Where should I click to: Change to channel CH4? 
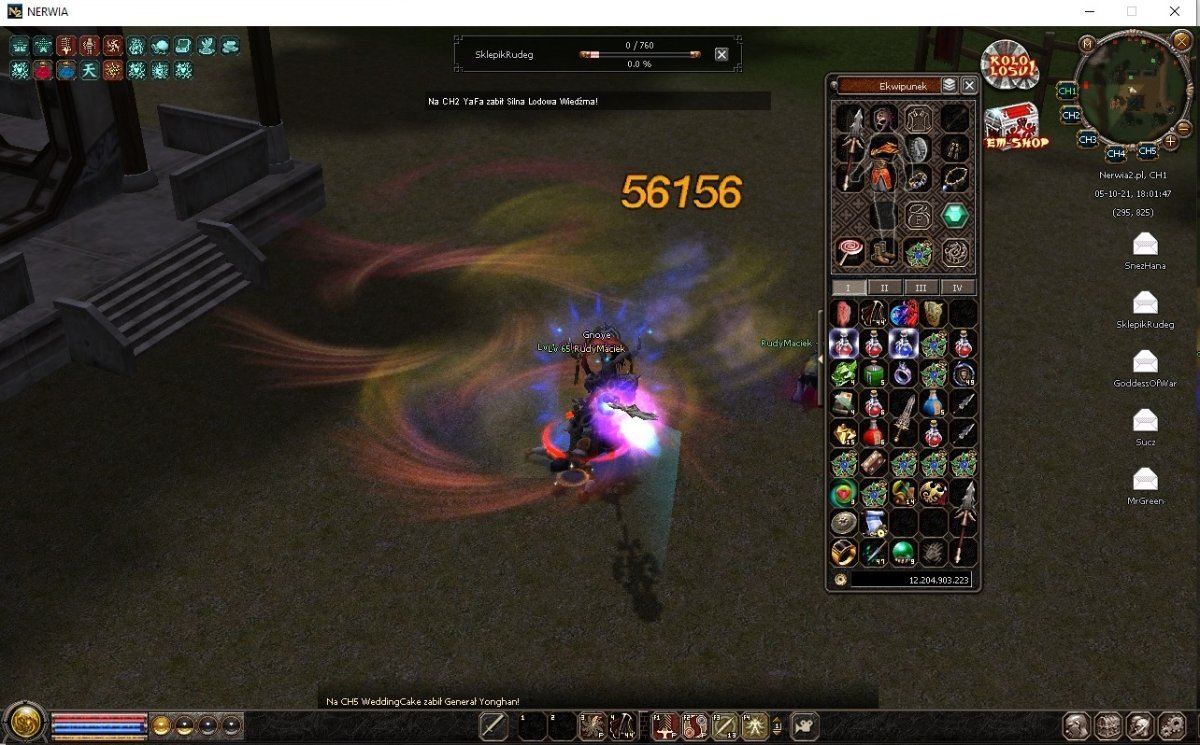pyautogui.click(x=1116, y=153)
